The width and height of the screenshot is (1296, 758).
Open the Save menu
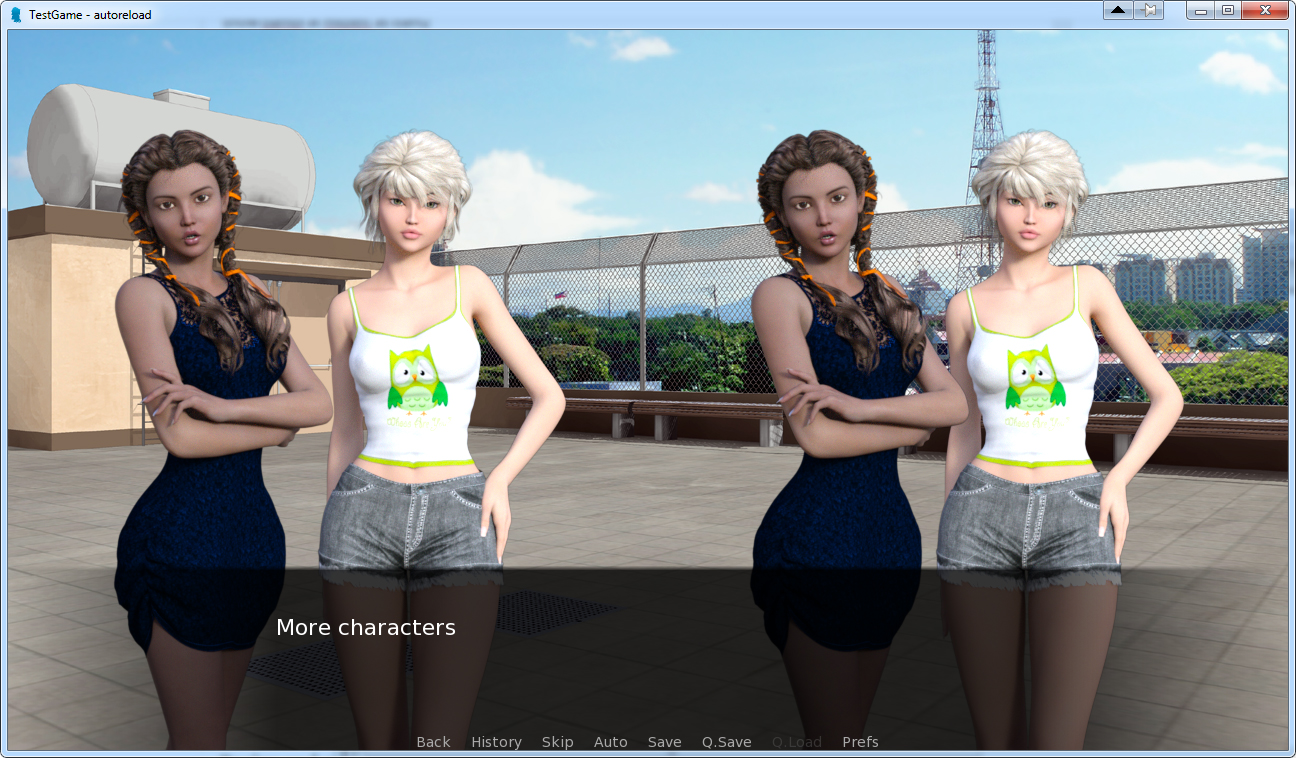pos(664,742)
